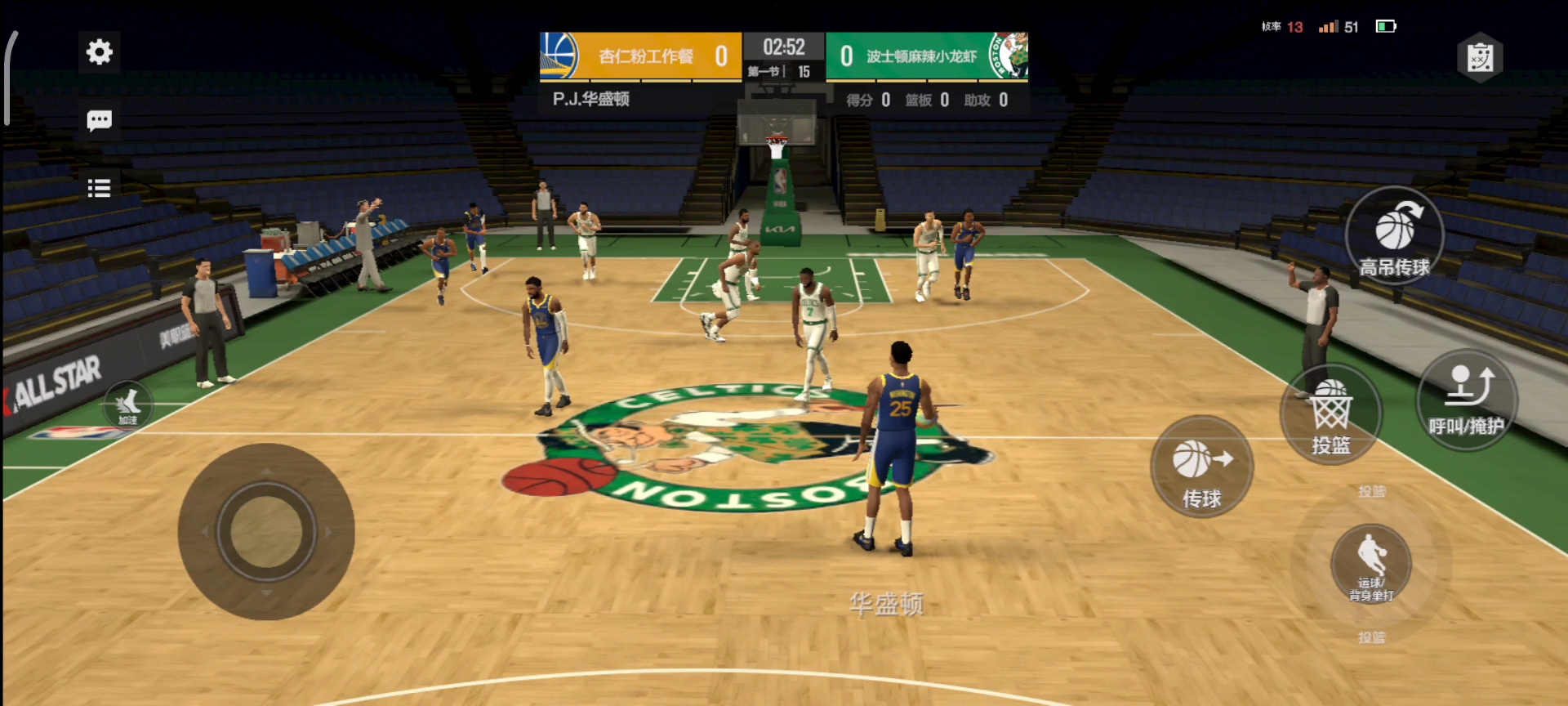This screenshot has height=706, width=1568.
Task: Tap the 加速 sprint button
Action: [x=128, y=404]
